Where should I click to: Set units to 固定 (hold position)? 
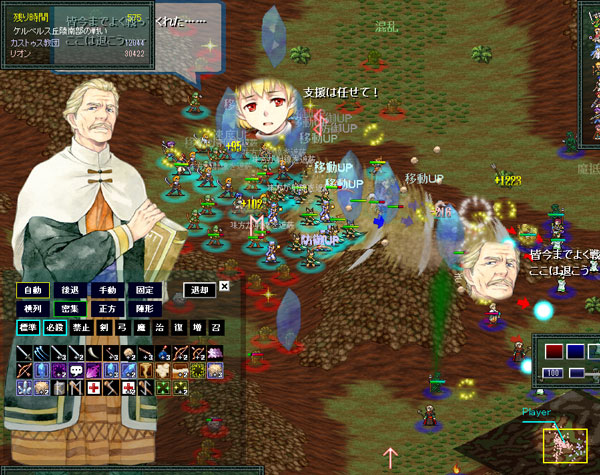[143, 290]
